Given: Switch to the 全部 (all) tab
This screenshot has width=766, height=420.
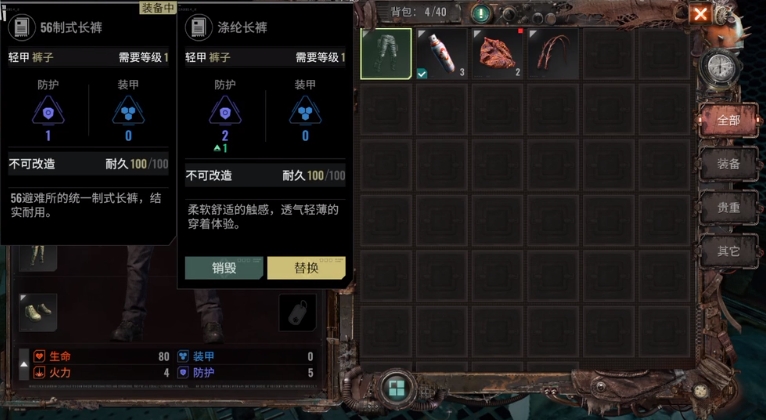Looking at the screenshot, I should point(728,120).
